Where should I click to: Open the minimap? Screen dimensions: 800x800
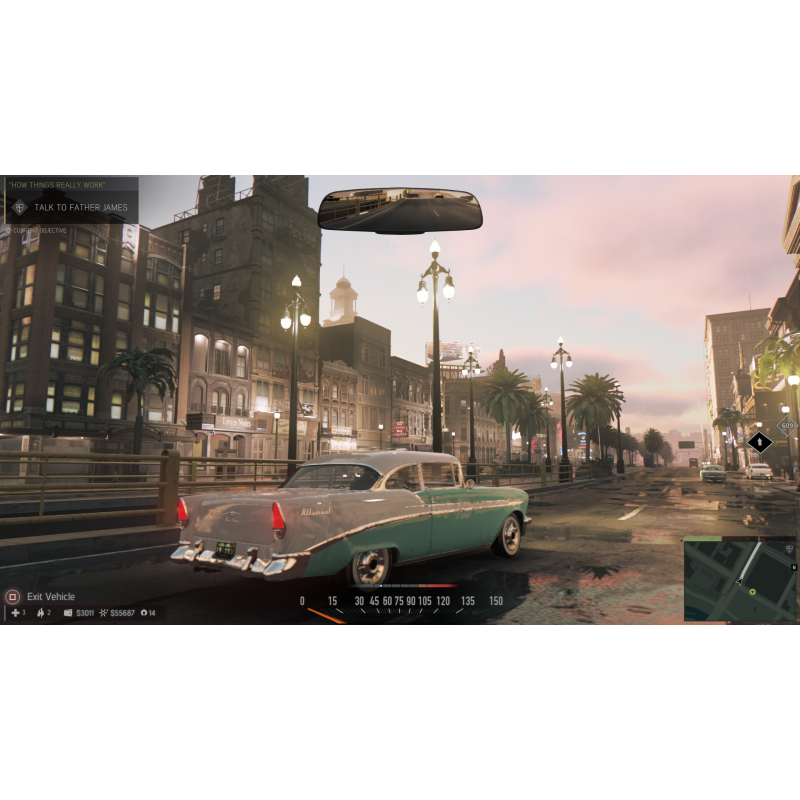740,578
